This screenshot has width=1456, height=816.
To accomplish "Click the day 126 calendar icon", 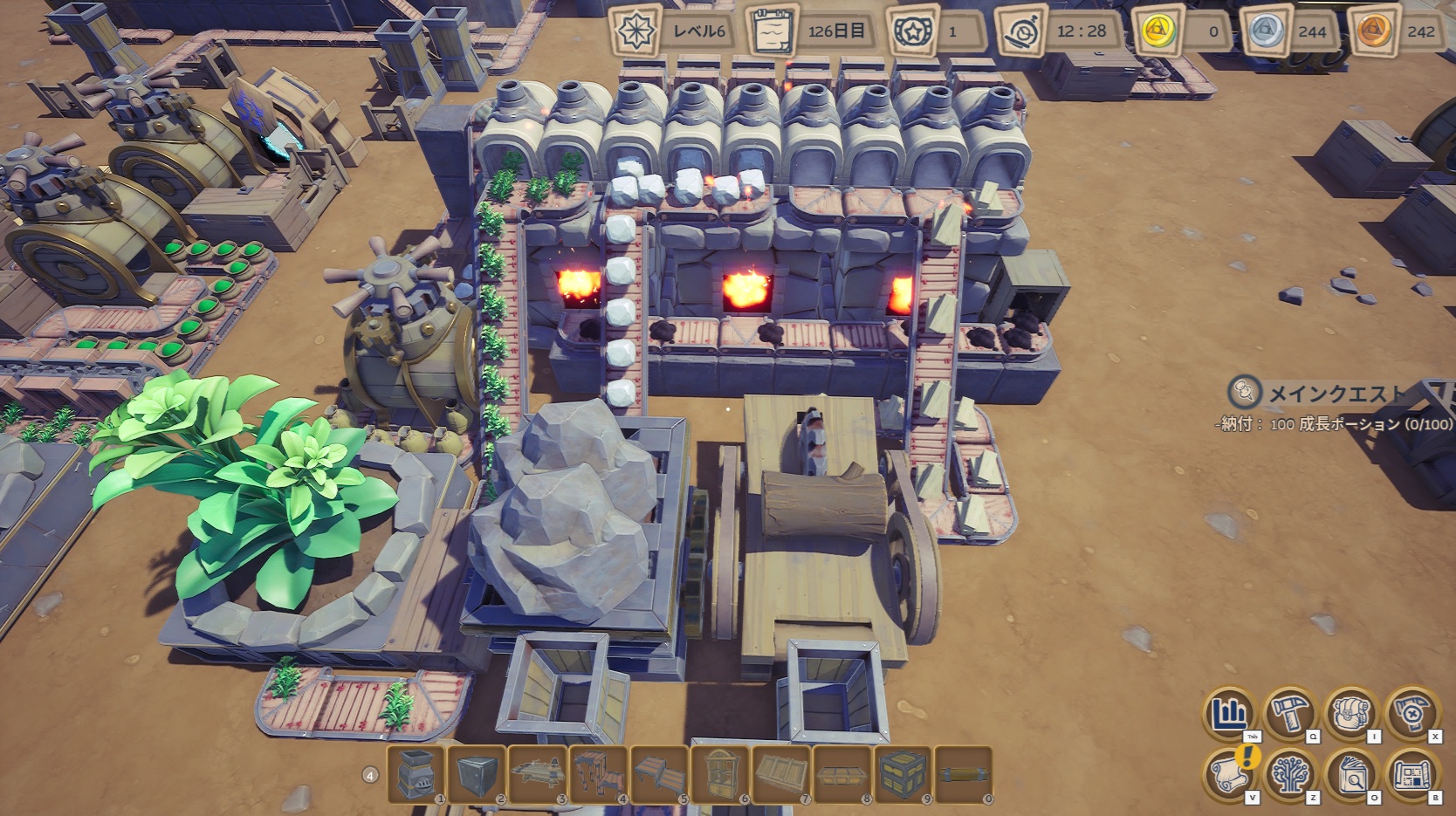I will [x=772, y=31].
